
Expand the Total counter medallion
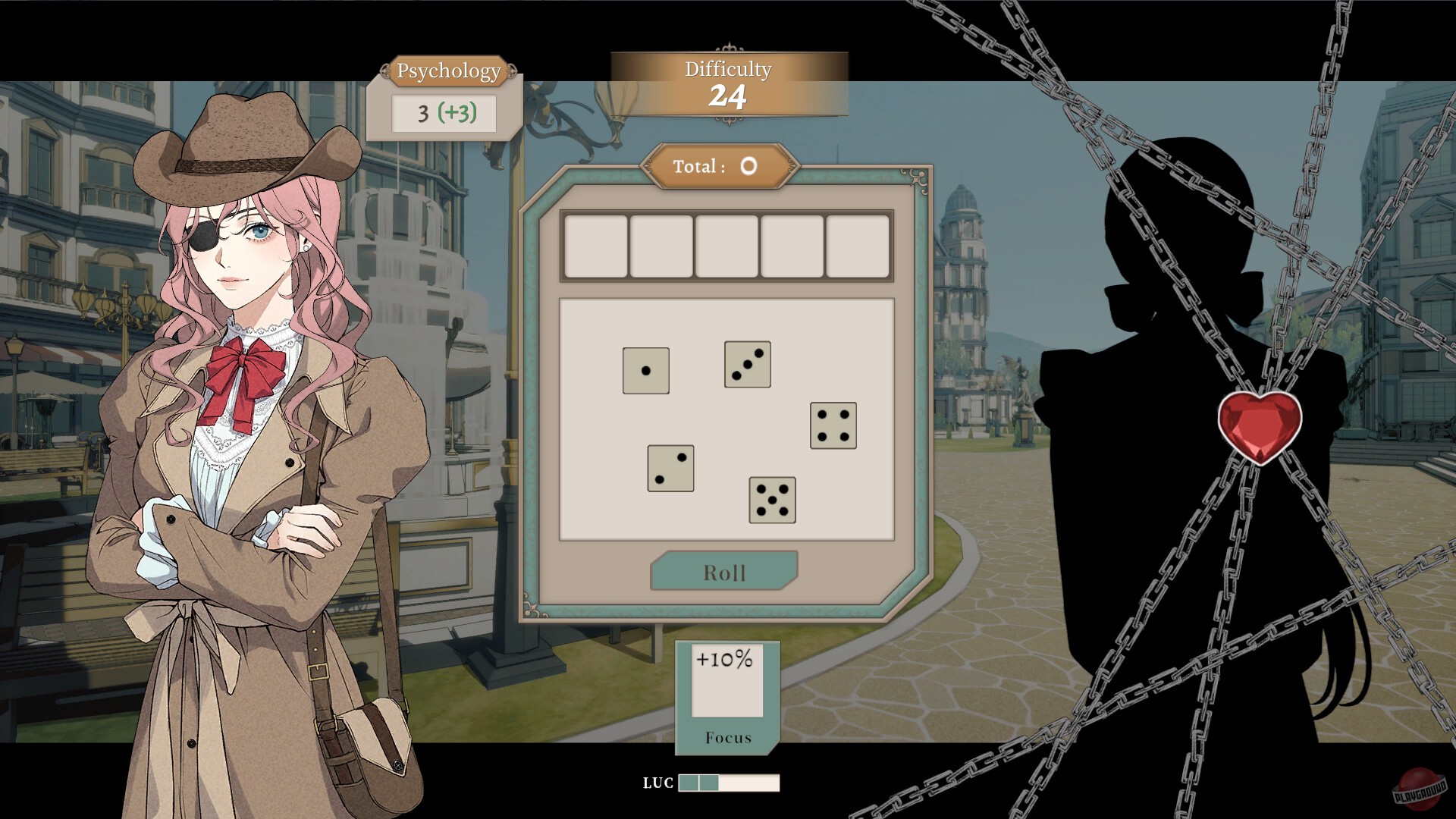pyautogui.click(x=721, y=166)
